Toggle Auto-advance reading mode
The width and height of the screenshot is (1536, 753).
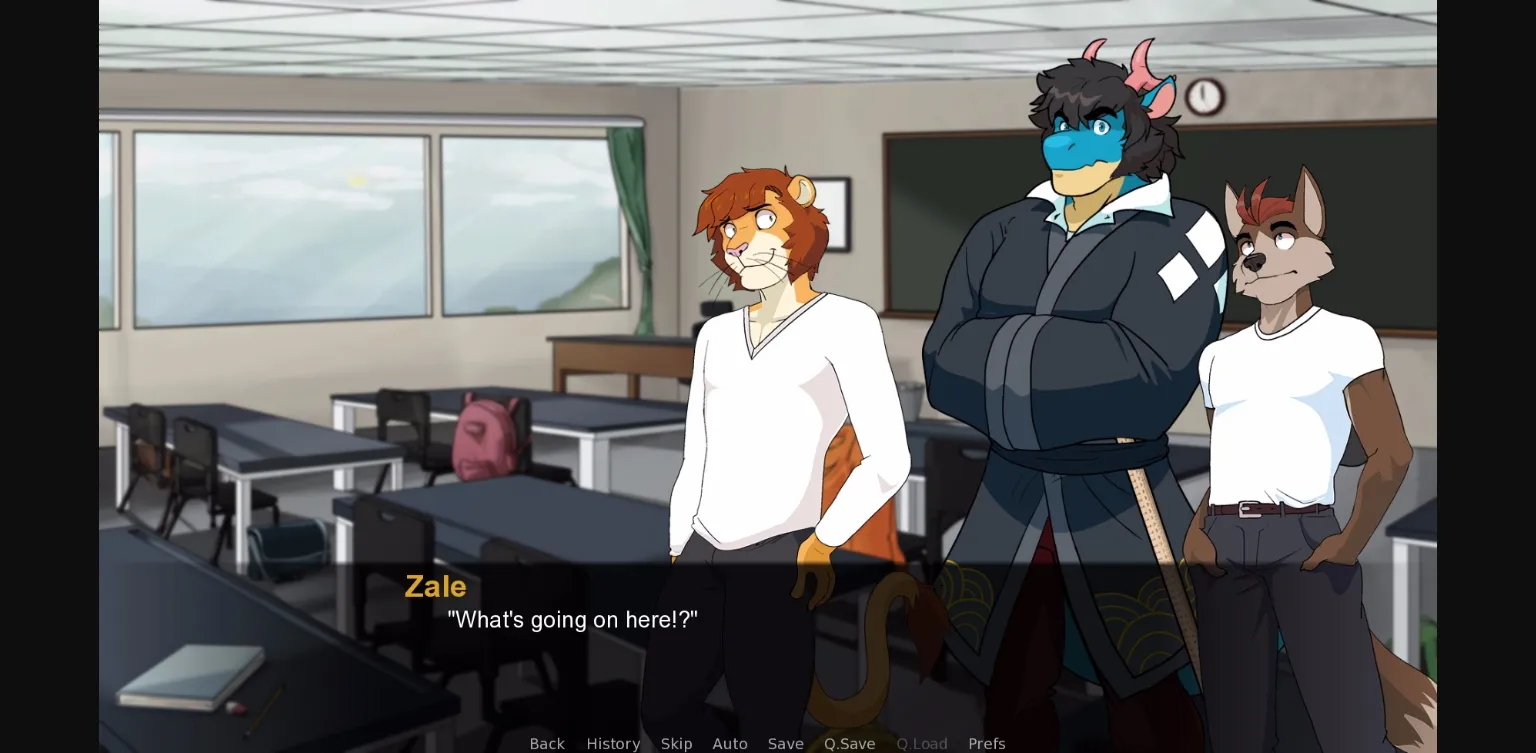click(730, 743)
